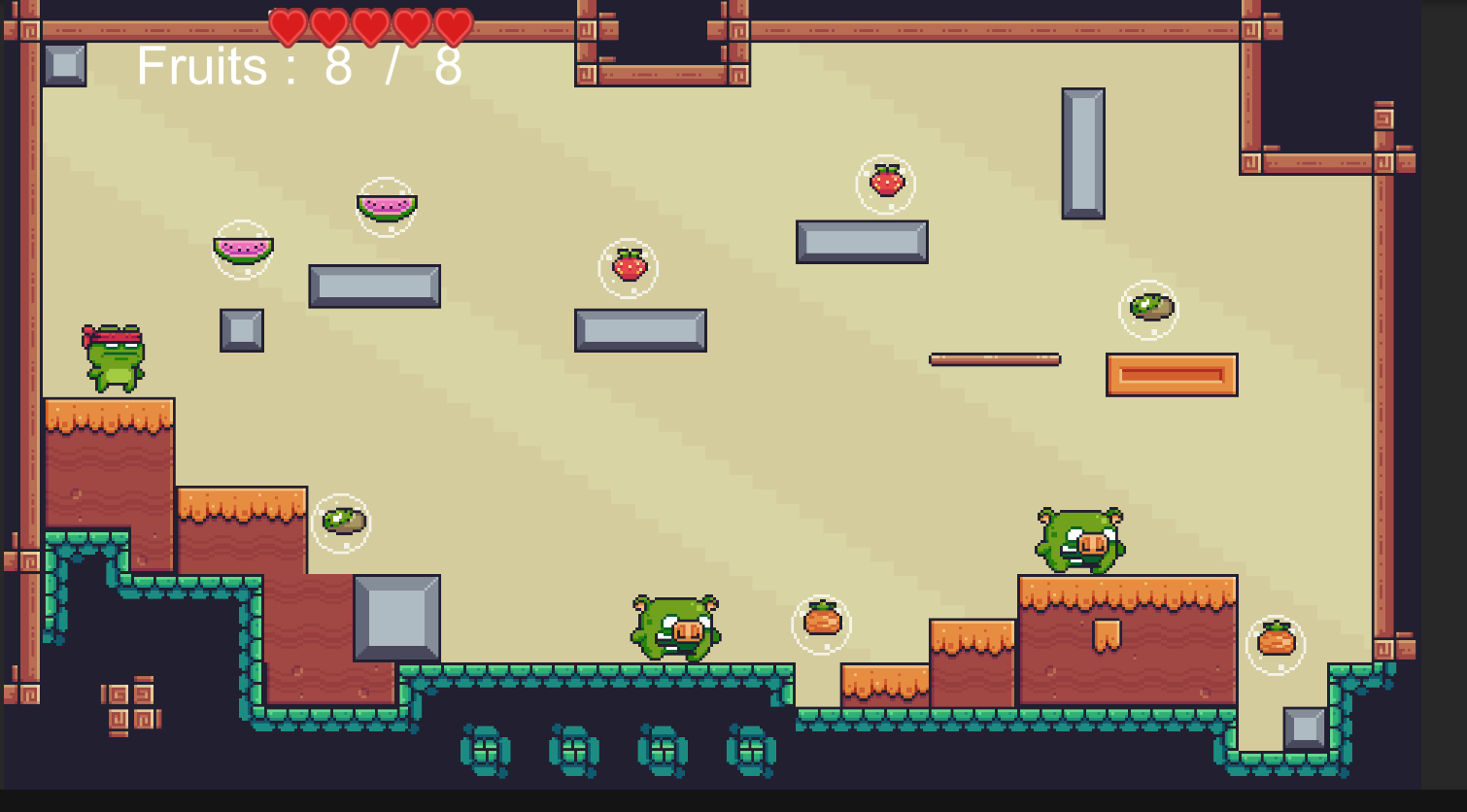Screen dimensions: 1467x812
Task: Click the kiwi bubble above the red ledge
Action: pos(339,521)
